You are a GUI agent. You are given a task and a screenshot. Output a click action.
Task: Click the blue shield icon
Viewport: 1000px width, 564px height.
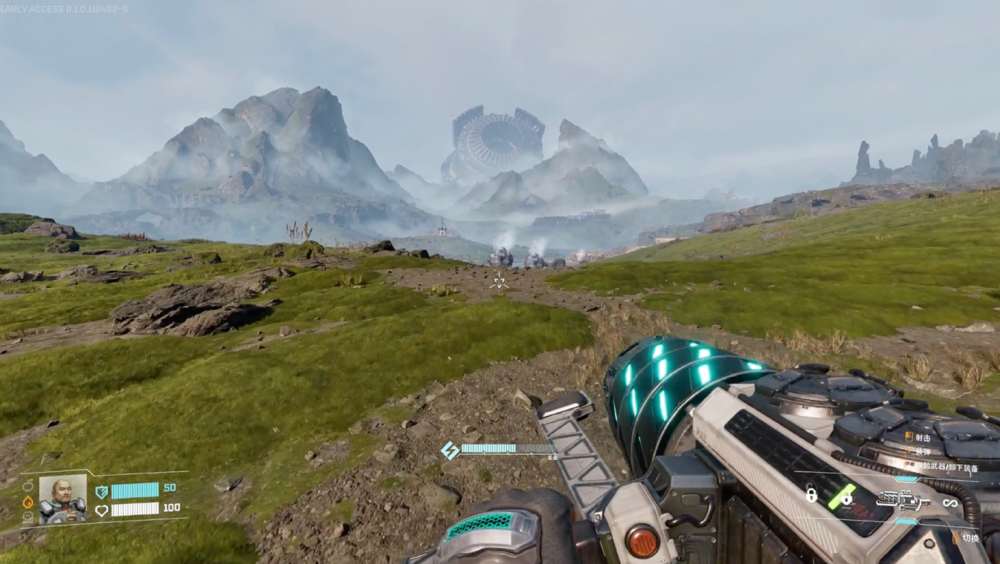(x=101, y=491)
